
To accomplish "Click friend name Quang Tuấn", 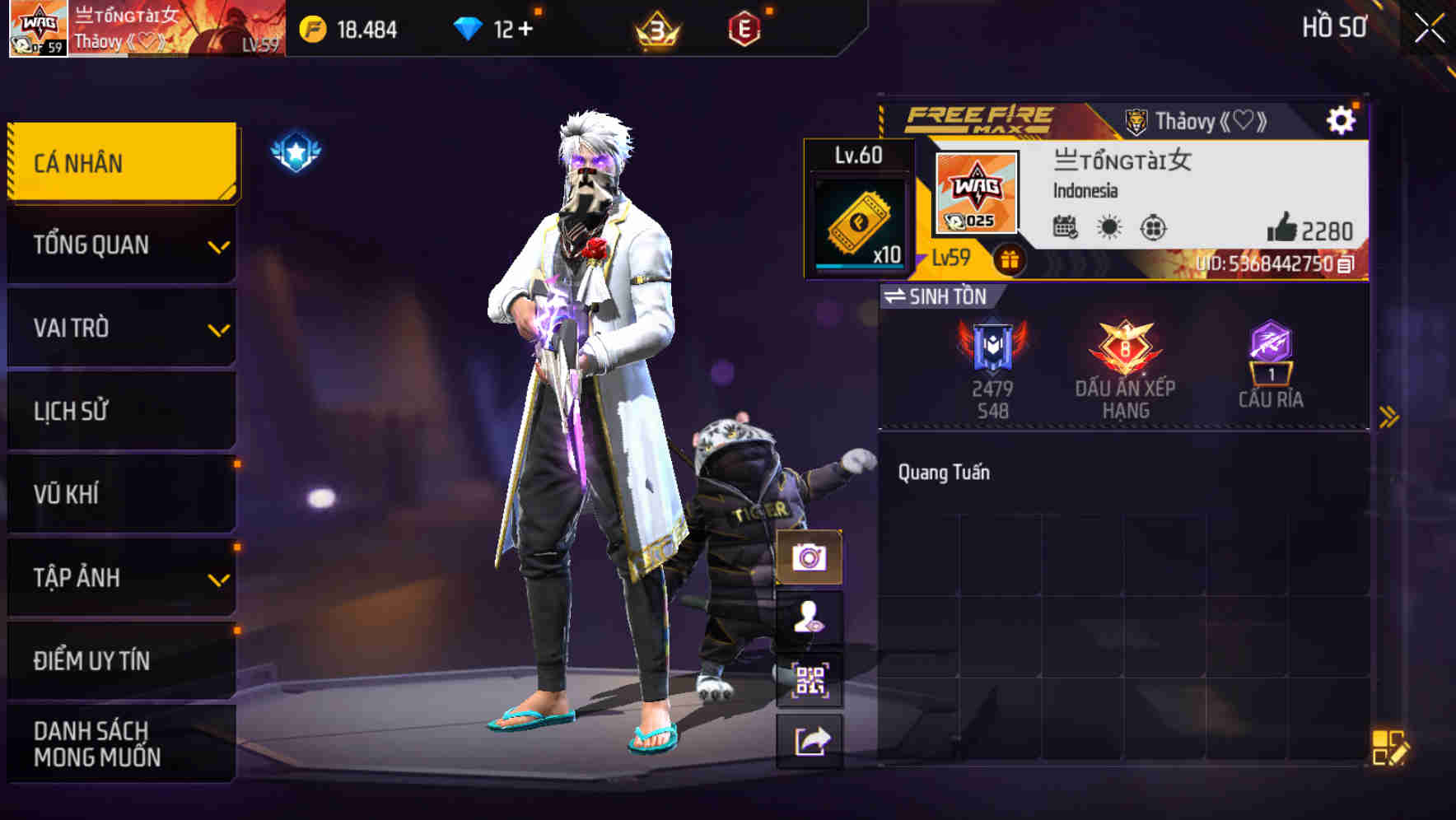I will (x=943, y=472).
